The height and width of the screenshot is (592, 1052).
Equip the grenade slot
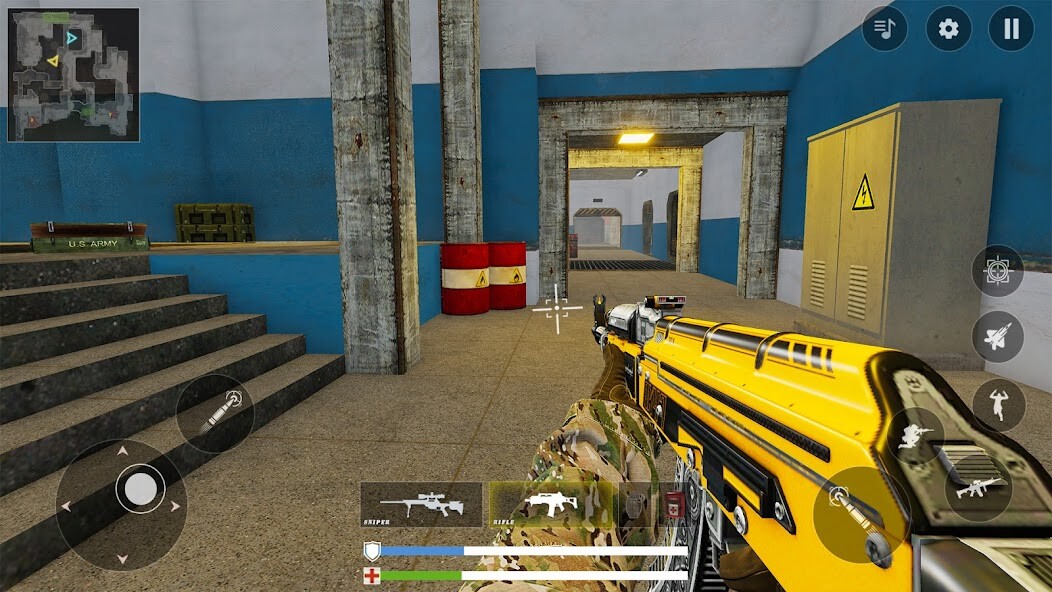pos(633,505)
